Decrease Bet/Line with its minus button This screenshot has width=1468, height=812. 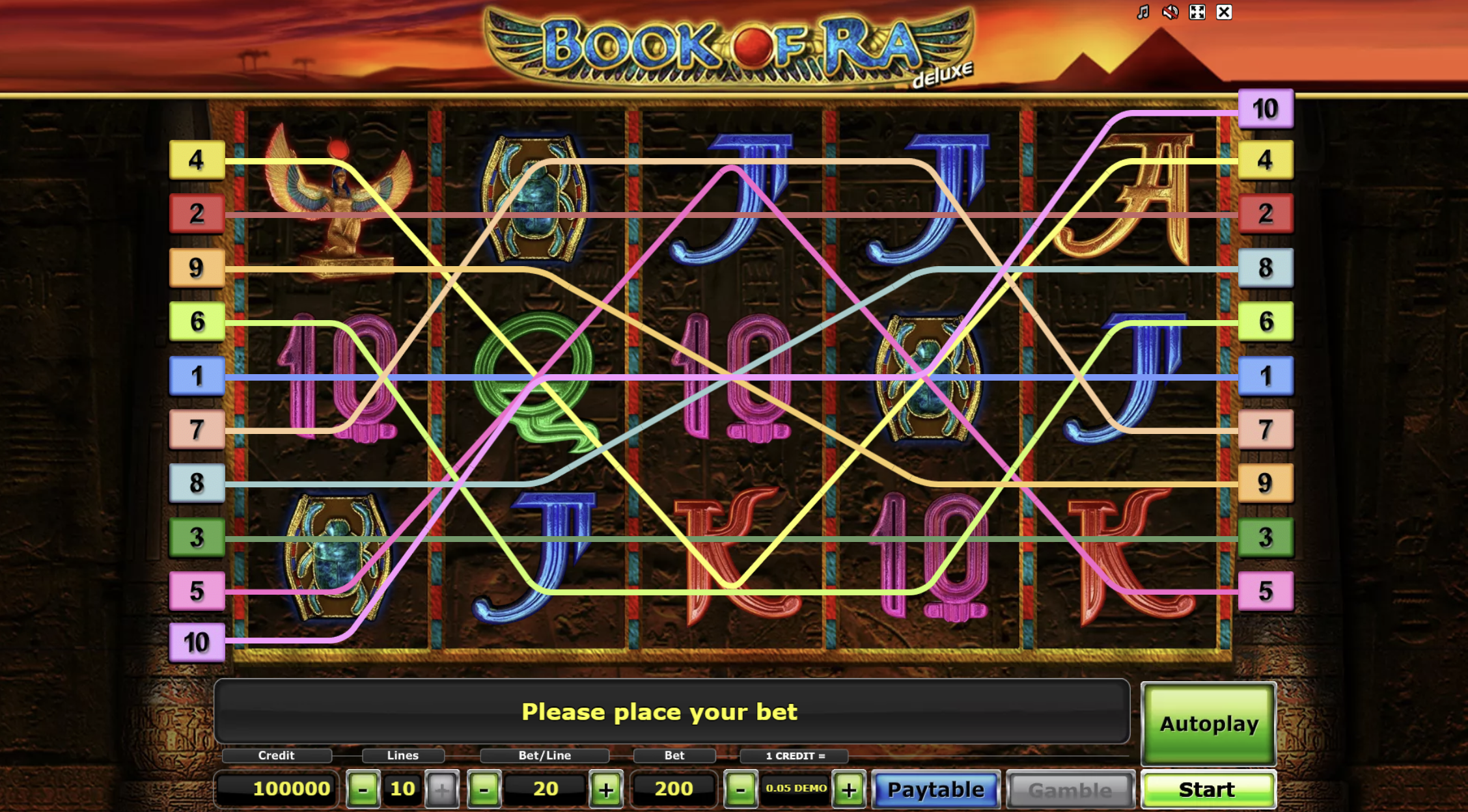tap(483, 789)
